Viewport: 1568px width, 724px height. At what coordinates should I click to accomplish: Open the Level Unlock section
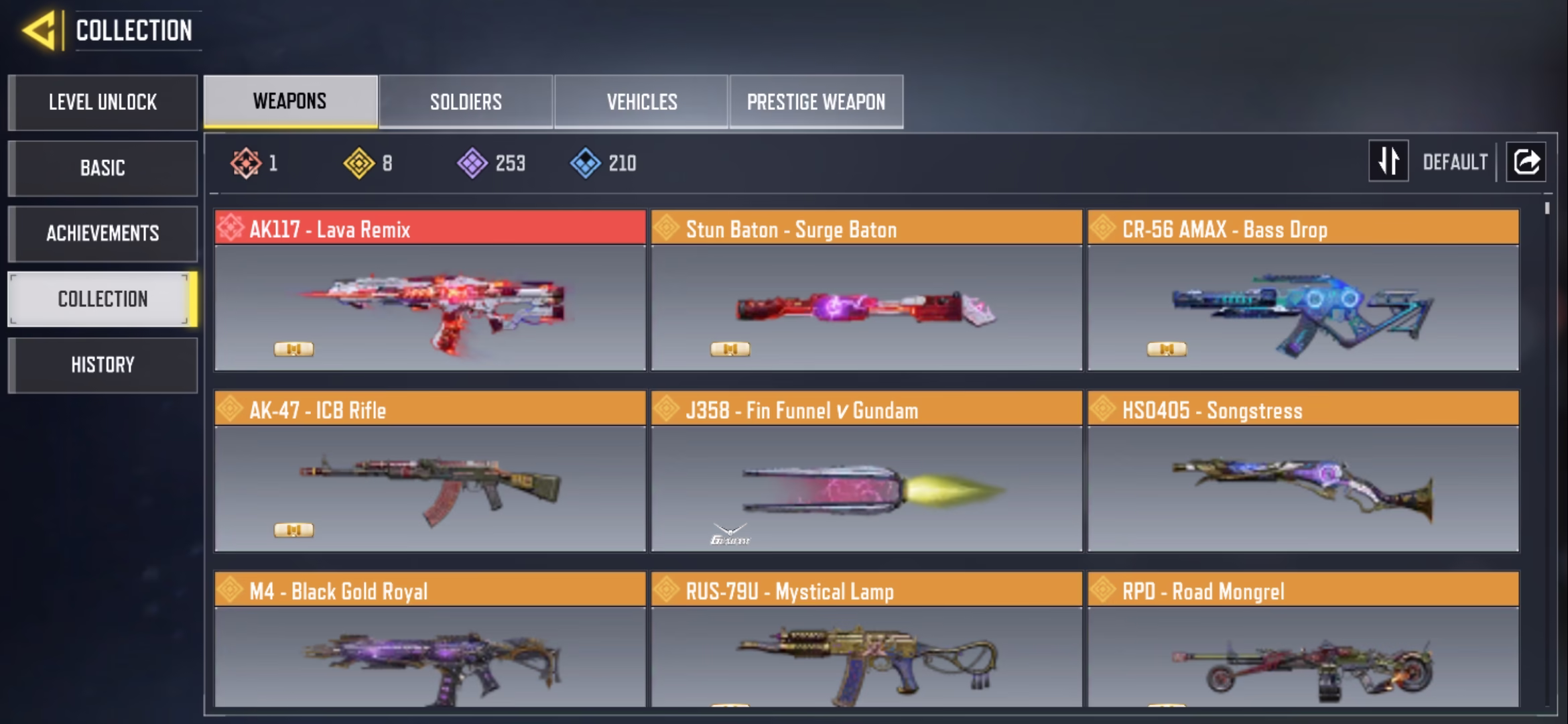(x=103, y=102)
